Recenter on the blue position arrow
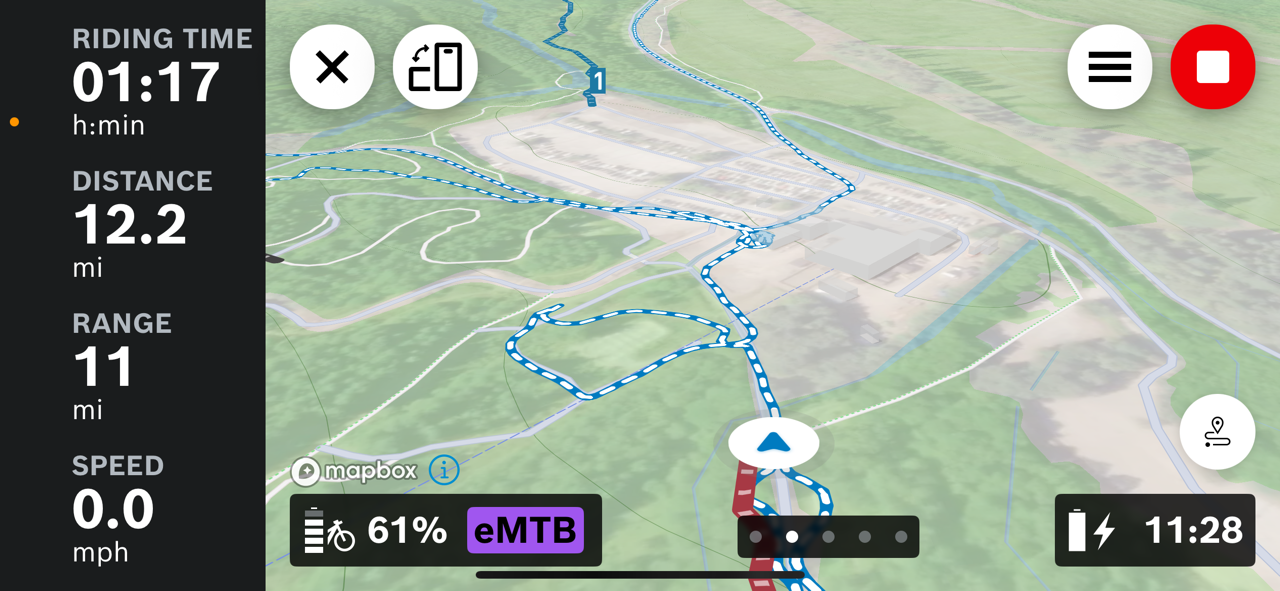 click(774, 443)
